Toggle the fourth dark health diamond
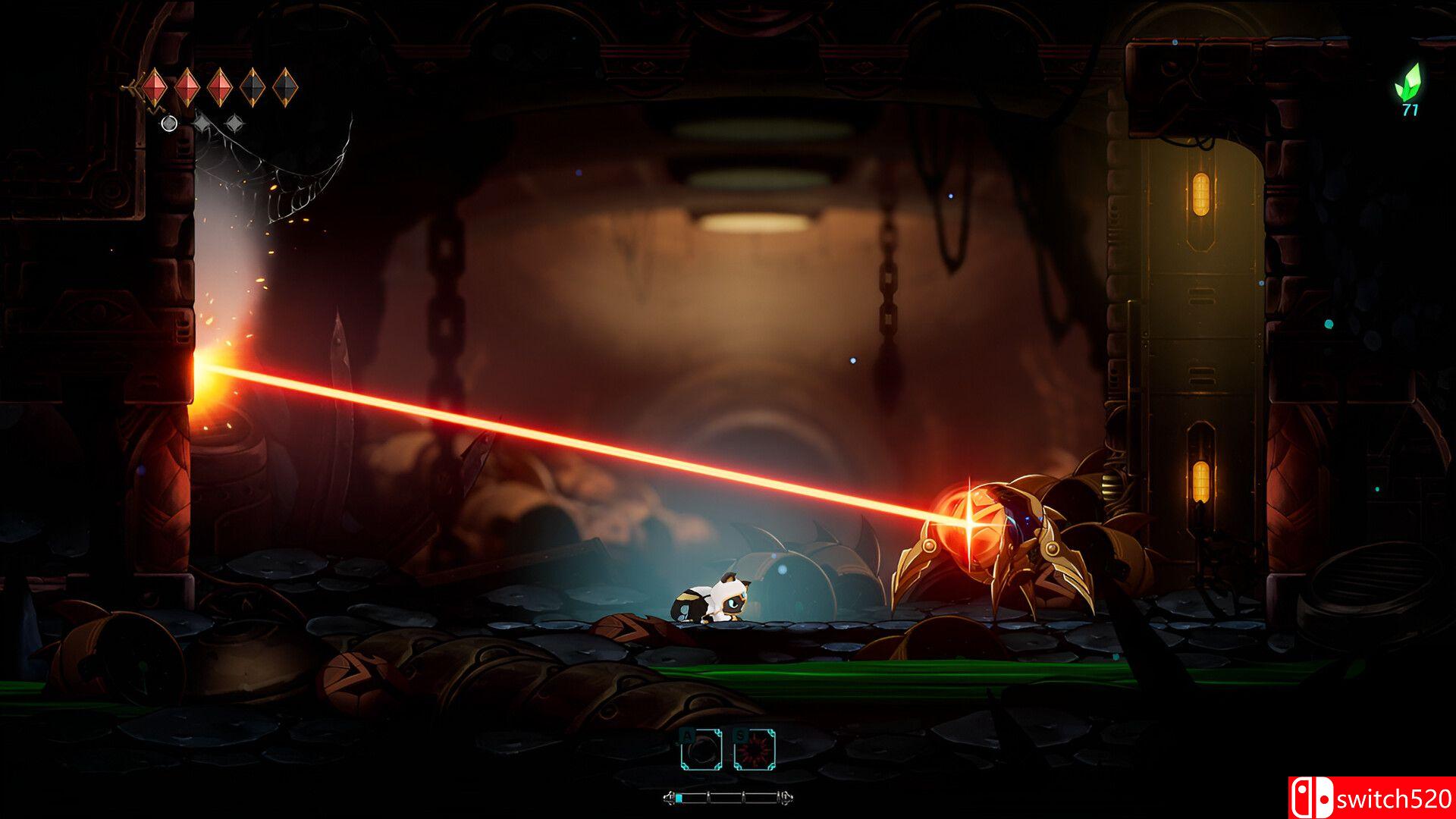Image resolution: width=1456 pixels, height=819 pixels. 252,86
